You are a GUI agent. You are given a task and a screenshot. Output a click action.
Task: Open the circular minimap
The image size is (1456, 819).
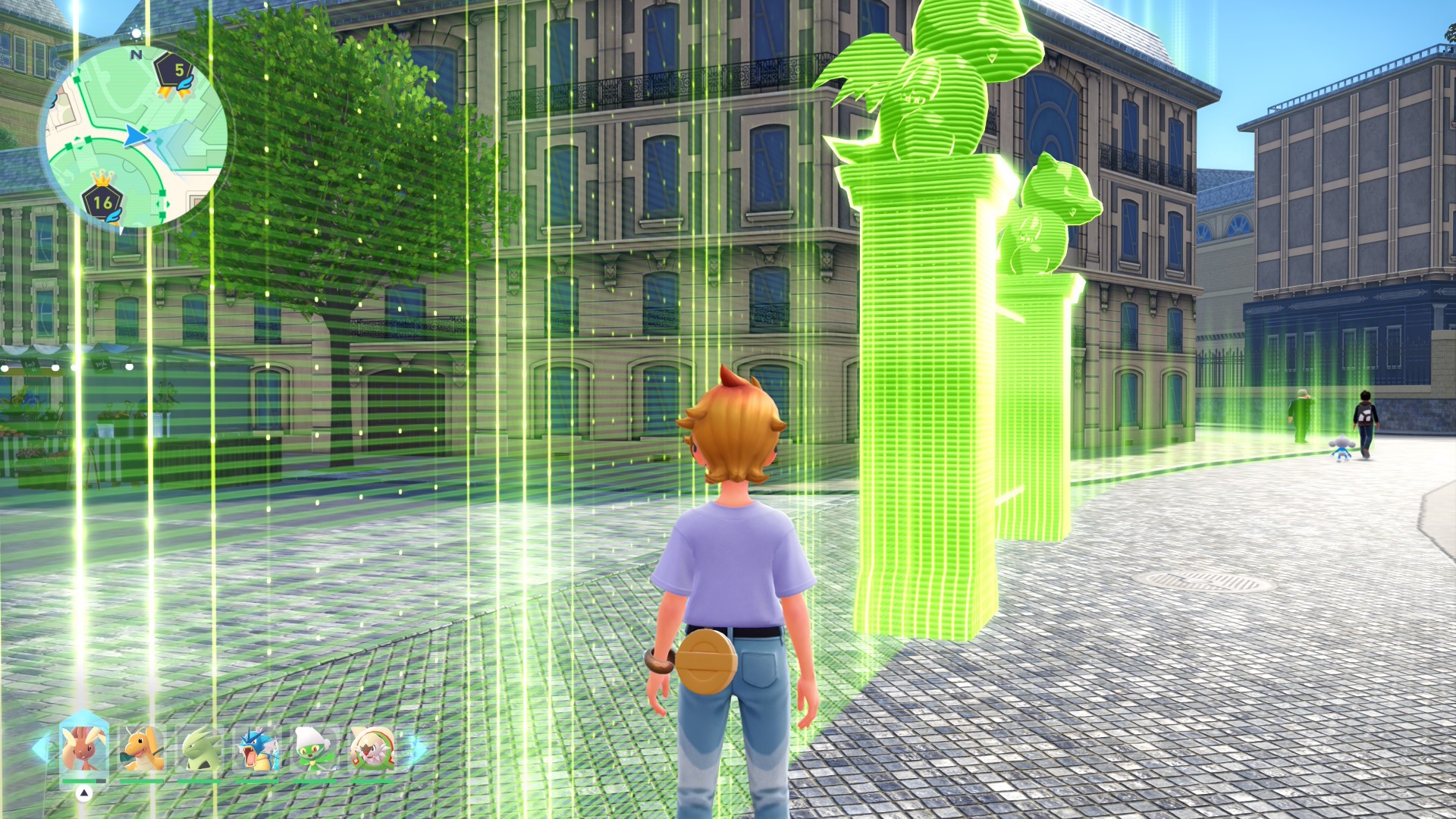click(x=136, y=136)
